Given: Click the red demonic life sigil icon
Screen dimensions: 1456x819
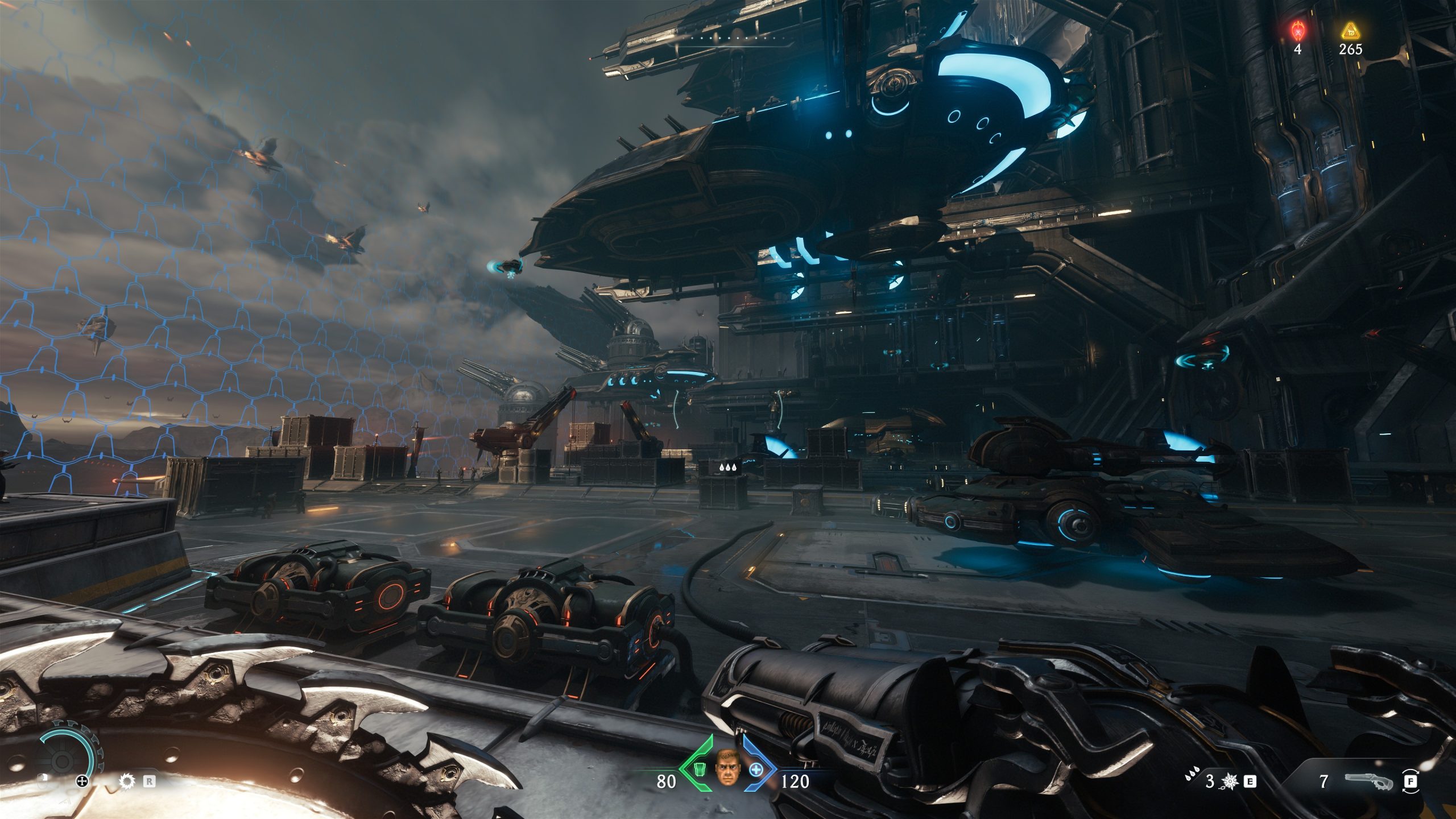Looking at the screenshot, I should [1297, 28].
